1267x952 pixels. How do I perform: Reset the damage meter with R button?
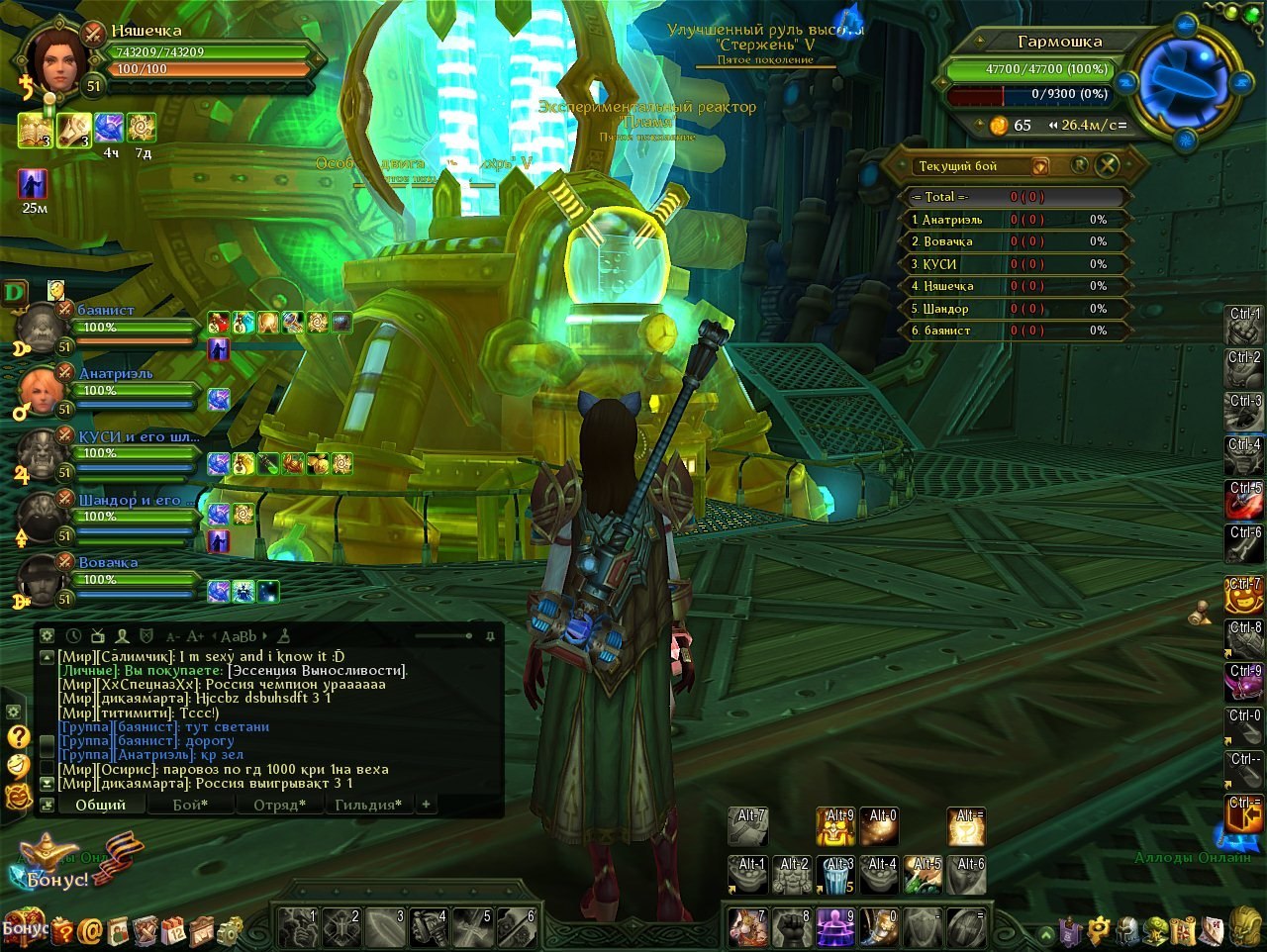[1080, 165]
